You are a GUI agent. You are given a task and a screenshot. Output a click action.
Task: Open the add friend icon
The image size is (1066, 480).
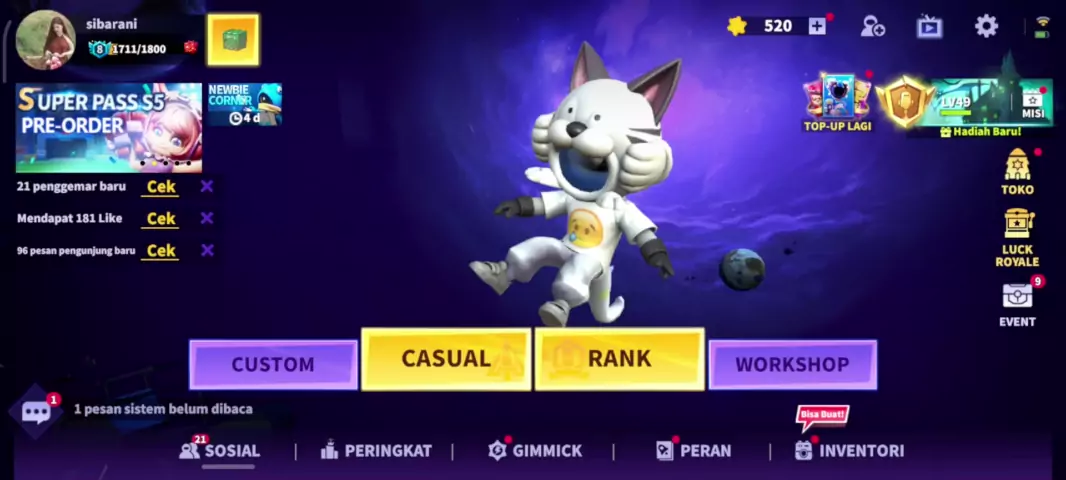pos(872,26)
